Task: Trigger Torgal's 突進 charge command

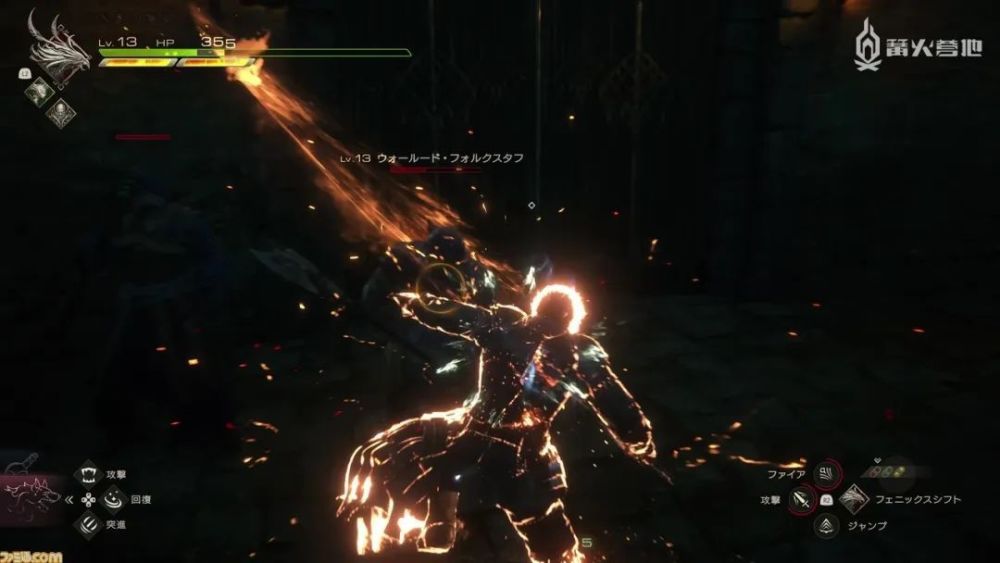Action: (89, 525)
